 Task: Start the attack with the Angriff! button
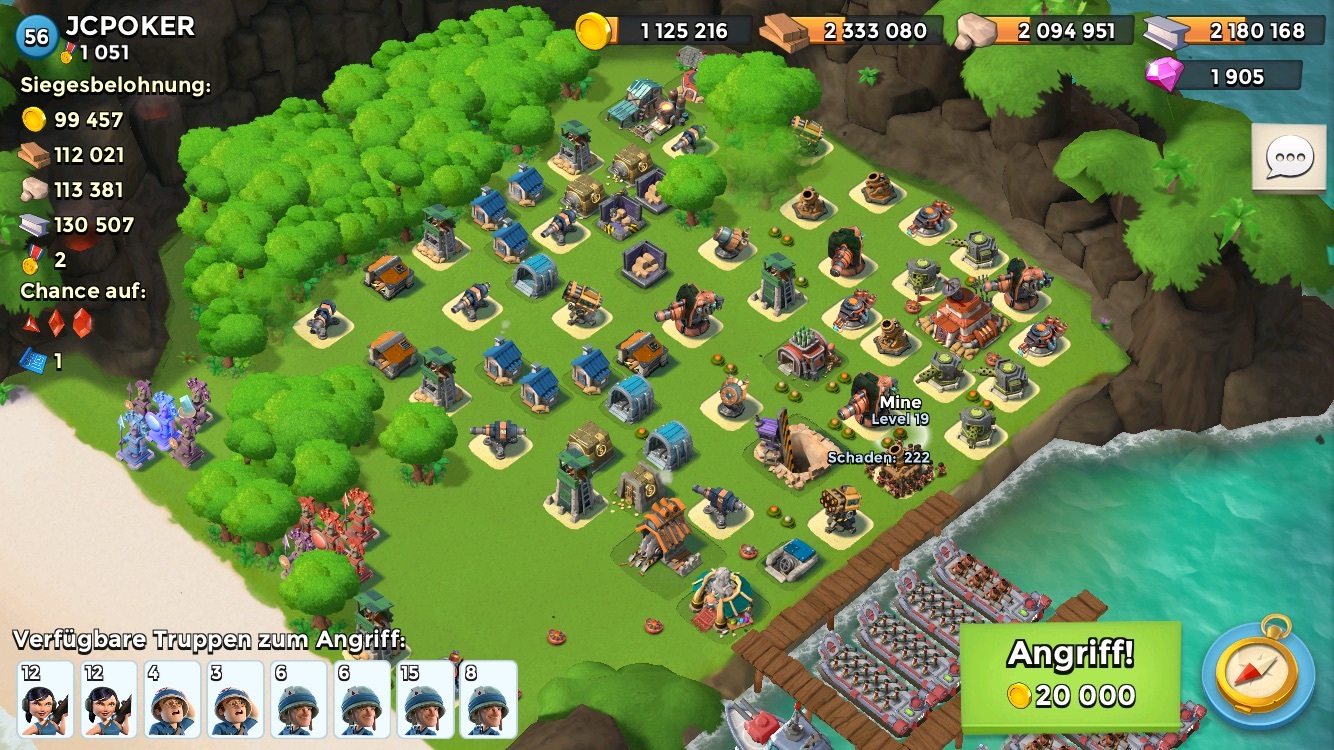(x=1070, y=675)
